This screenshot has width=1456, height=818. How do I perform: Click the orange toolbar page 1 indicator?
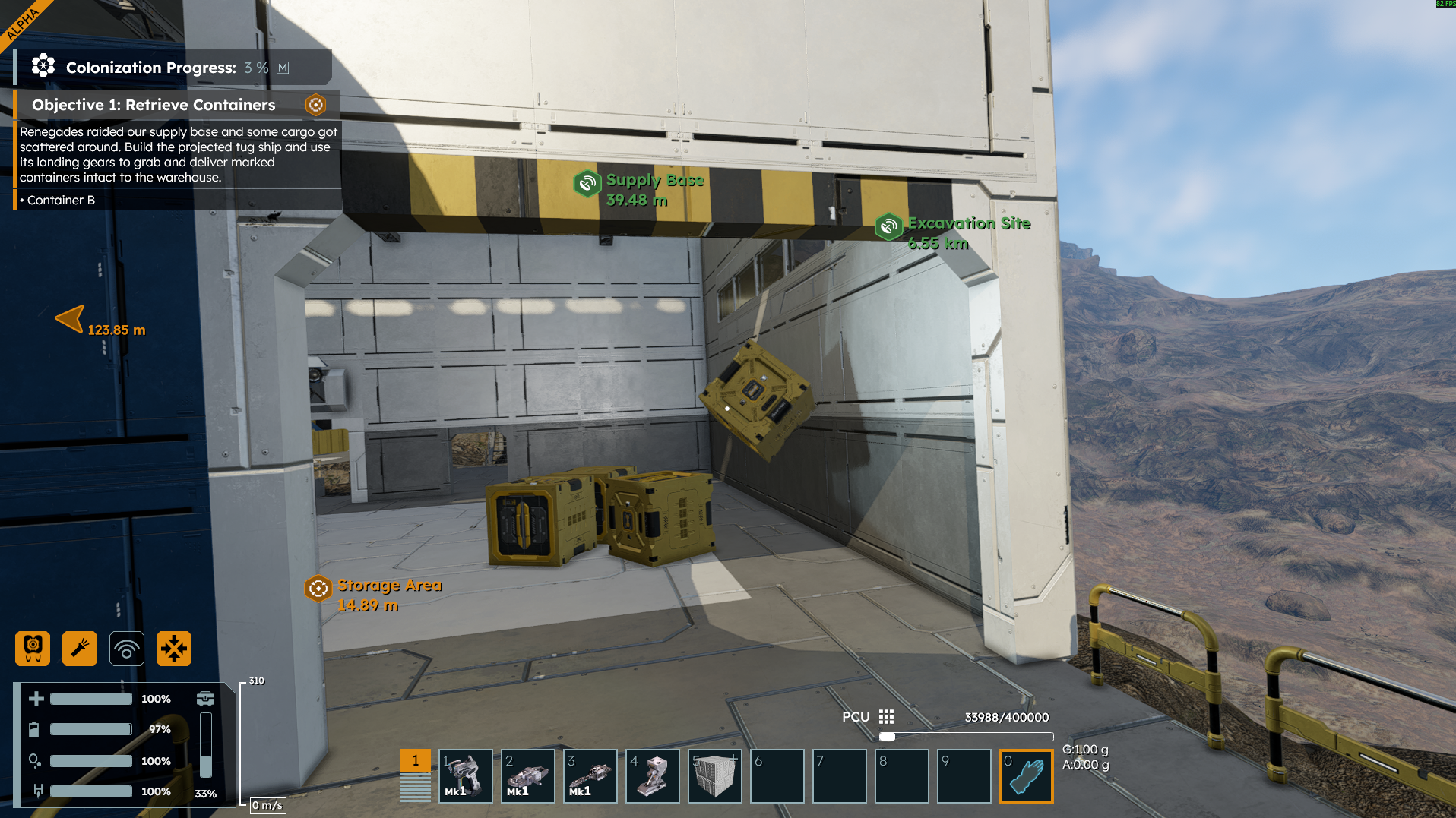coord(415,760)
